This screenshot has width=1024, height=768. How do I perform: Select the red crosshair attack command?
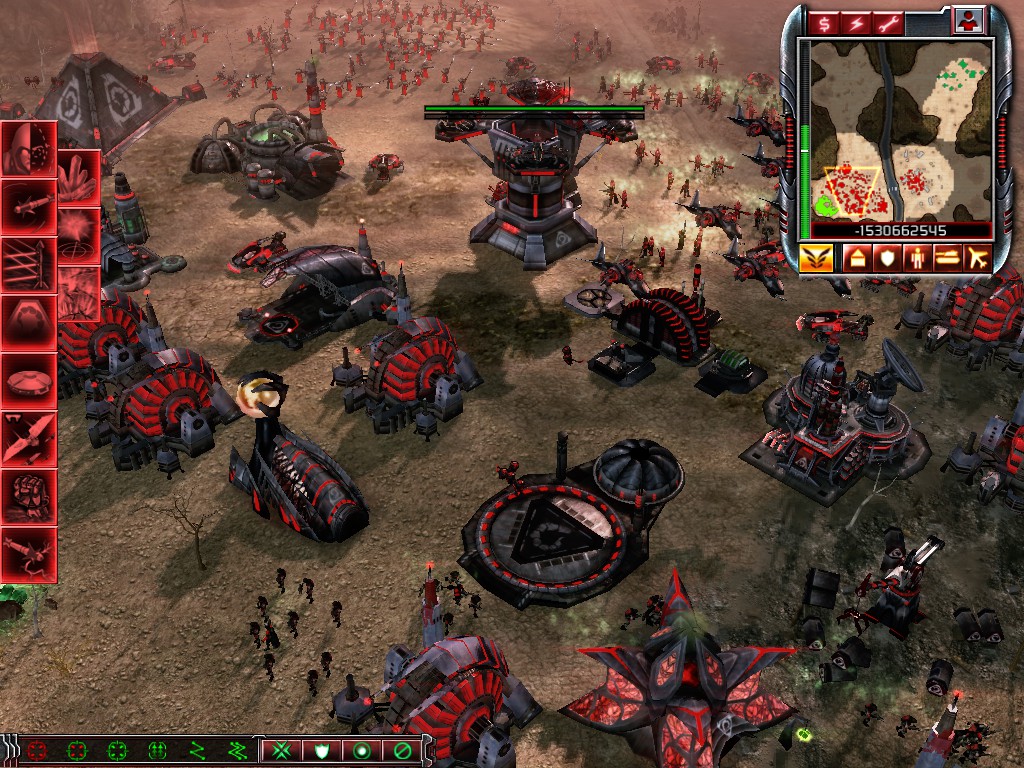click(37, 749)
